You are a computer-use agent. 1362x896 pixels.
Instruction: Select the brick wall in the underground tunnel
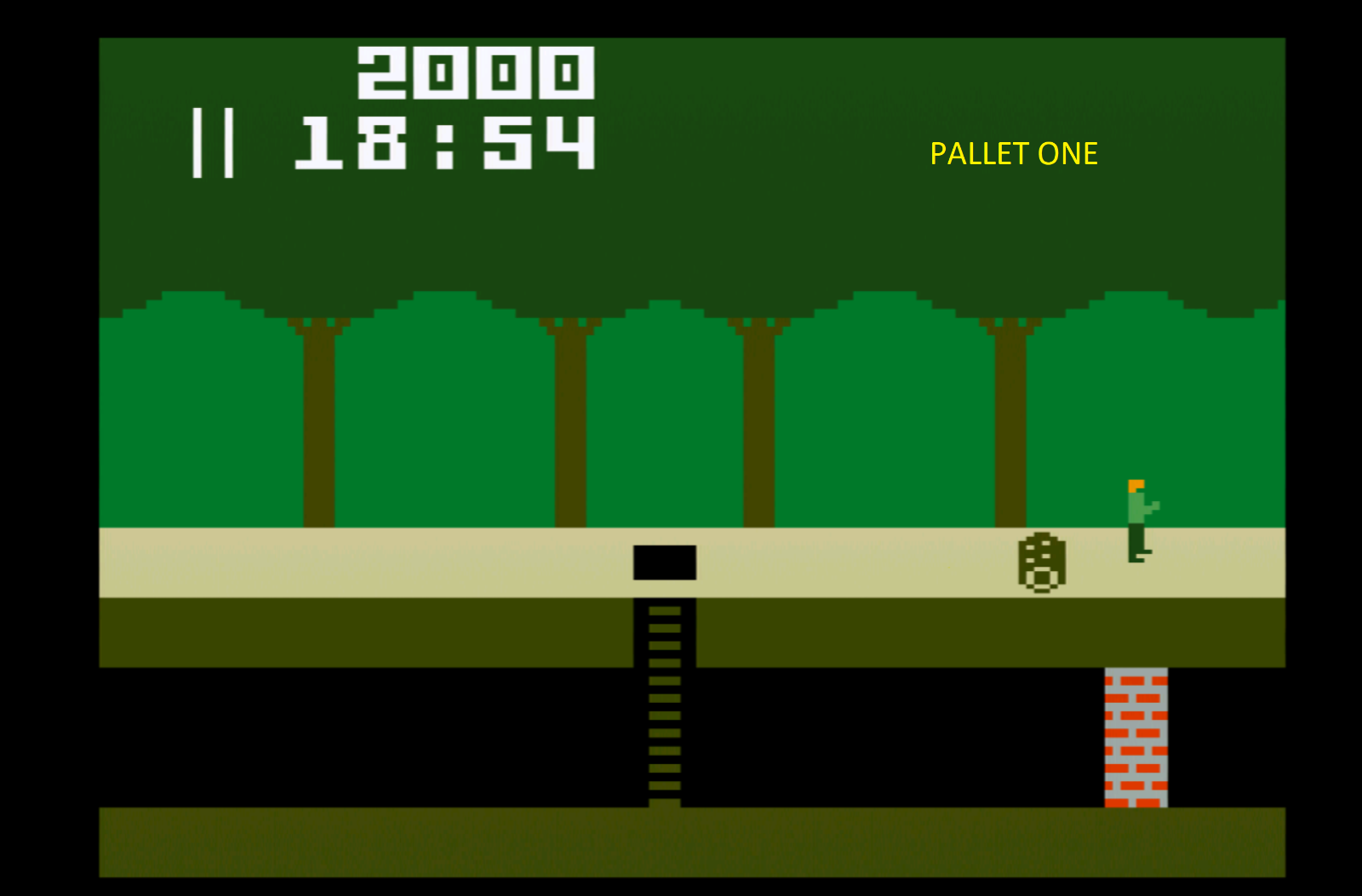1135,736
